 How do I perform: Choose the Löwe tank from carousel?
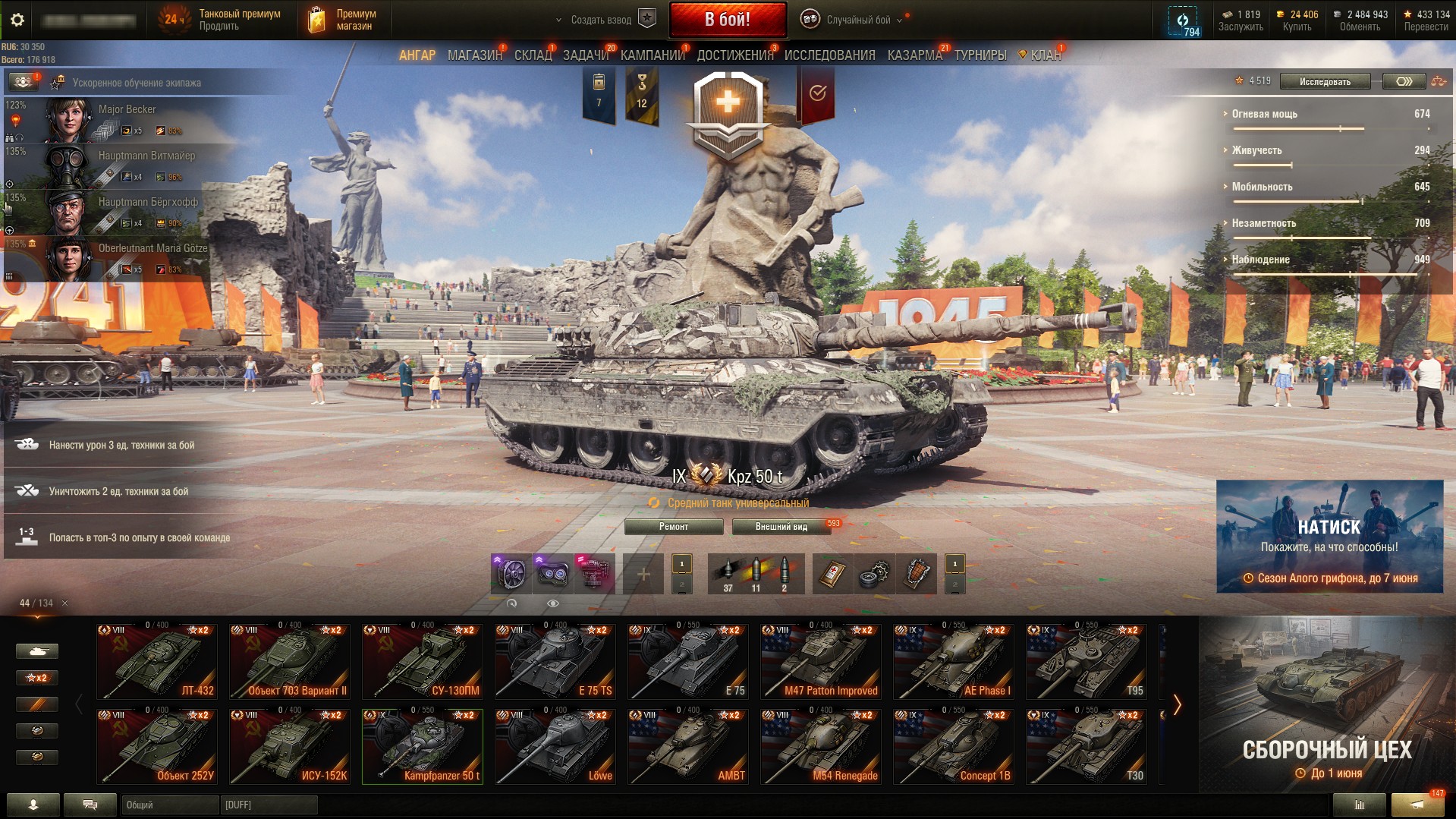[x=555, y=746]
